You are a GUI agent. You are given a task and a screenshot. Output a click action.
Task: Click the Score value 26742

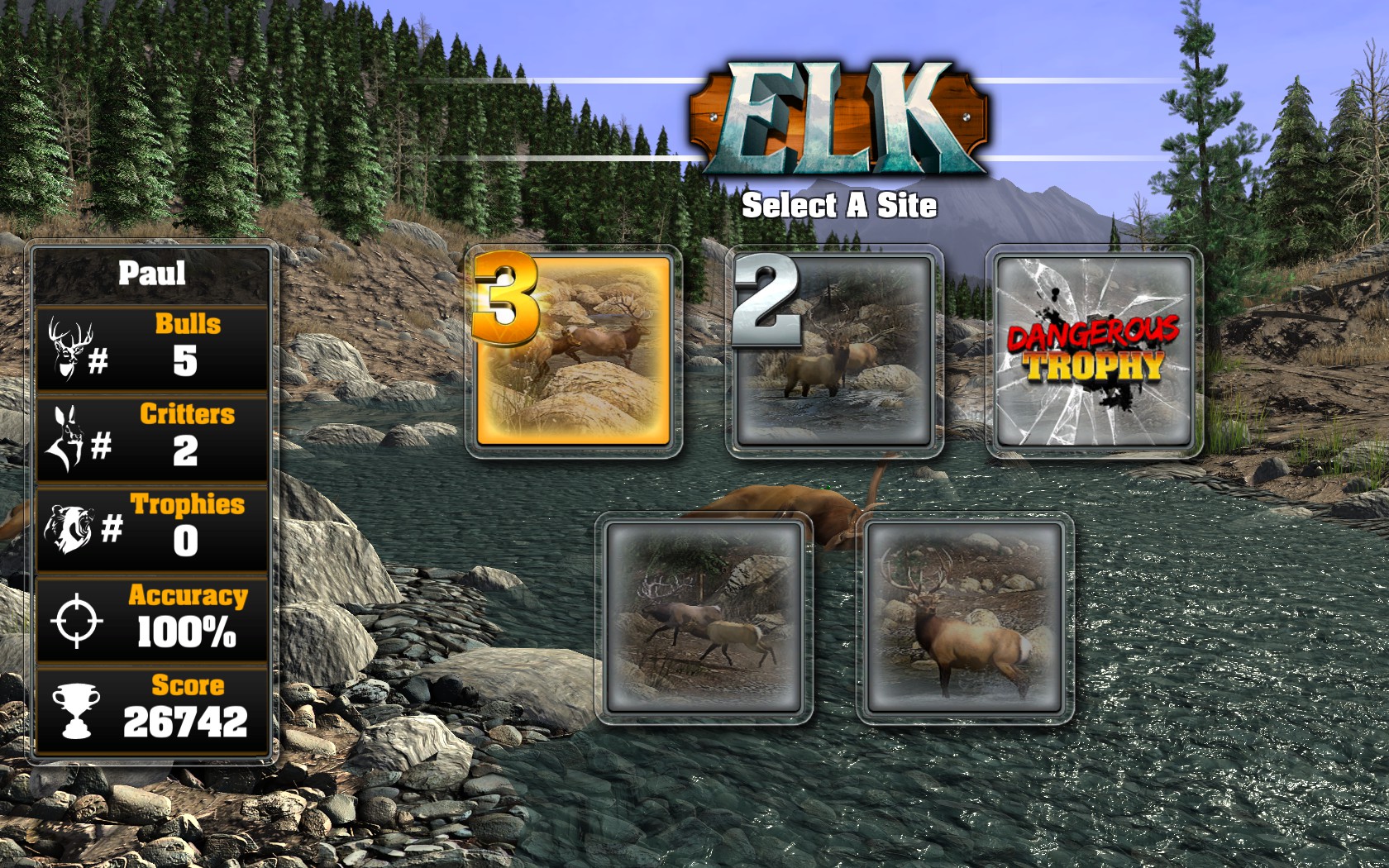pyautogui.click(x=186, y=722)
